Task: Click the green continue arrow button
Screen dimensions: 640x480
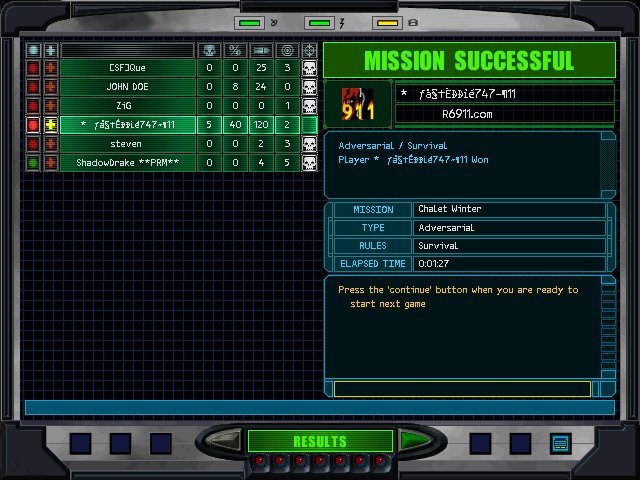Action: (411, 440)
